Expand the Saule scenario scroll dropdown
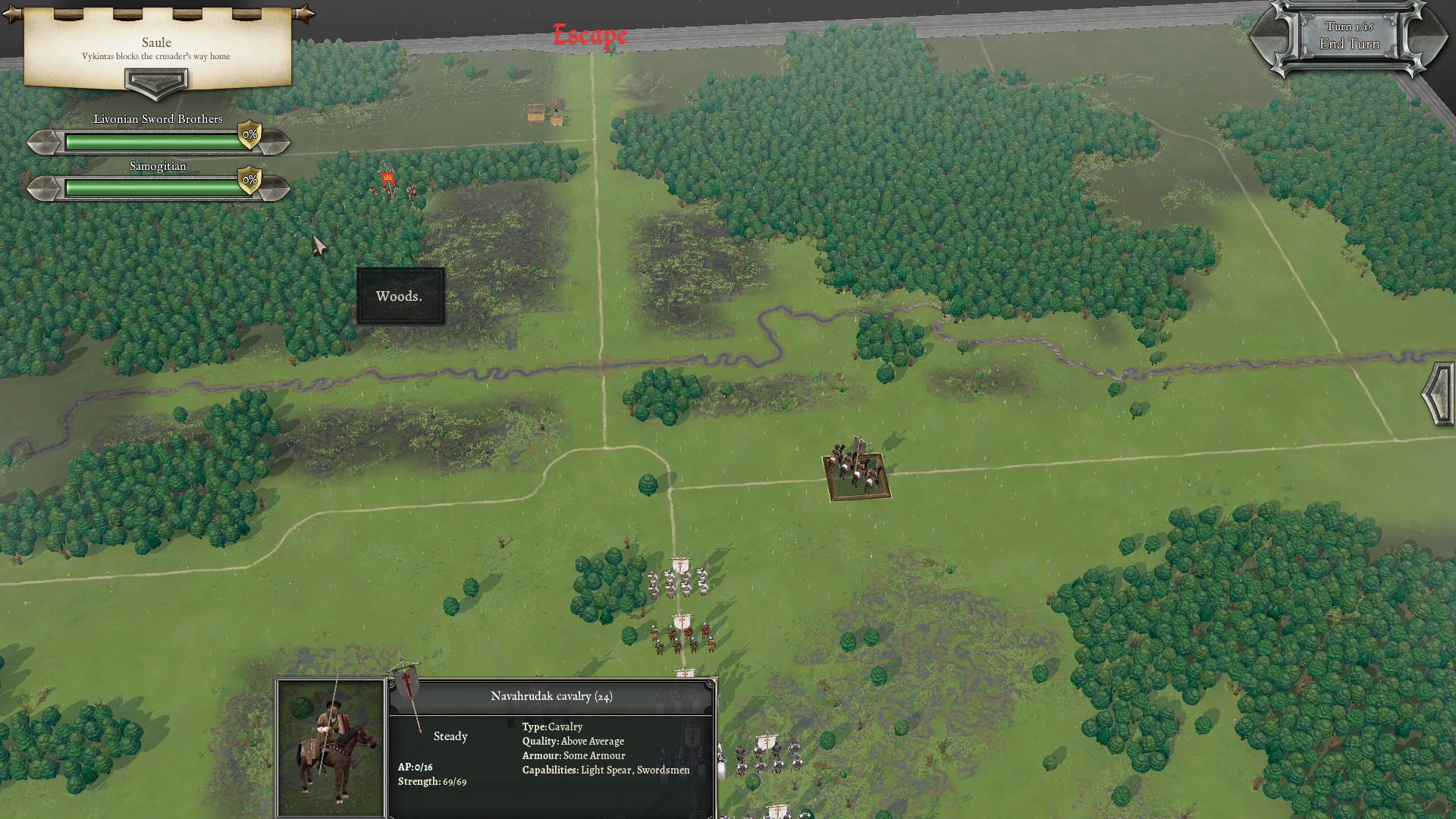Image resolution: width=1456 pixels, height=819 pixels. coord(155,83)
